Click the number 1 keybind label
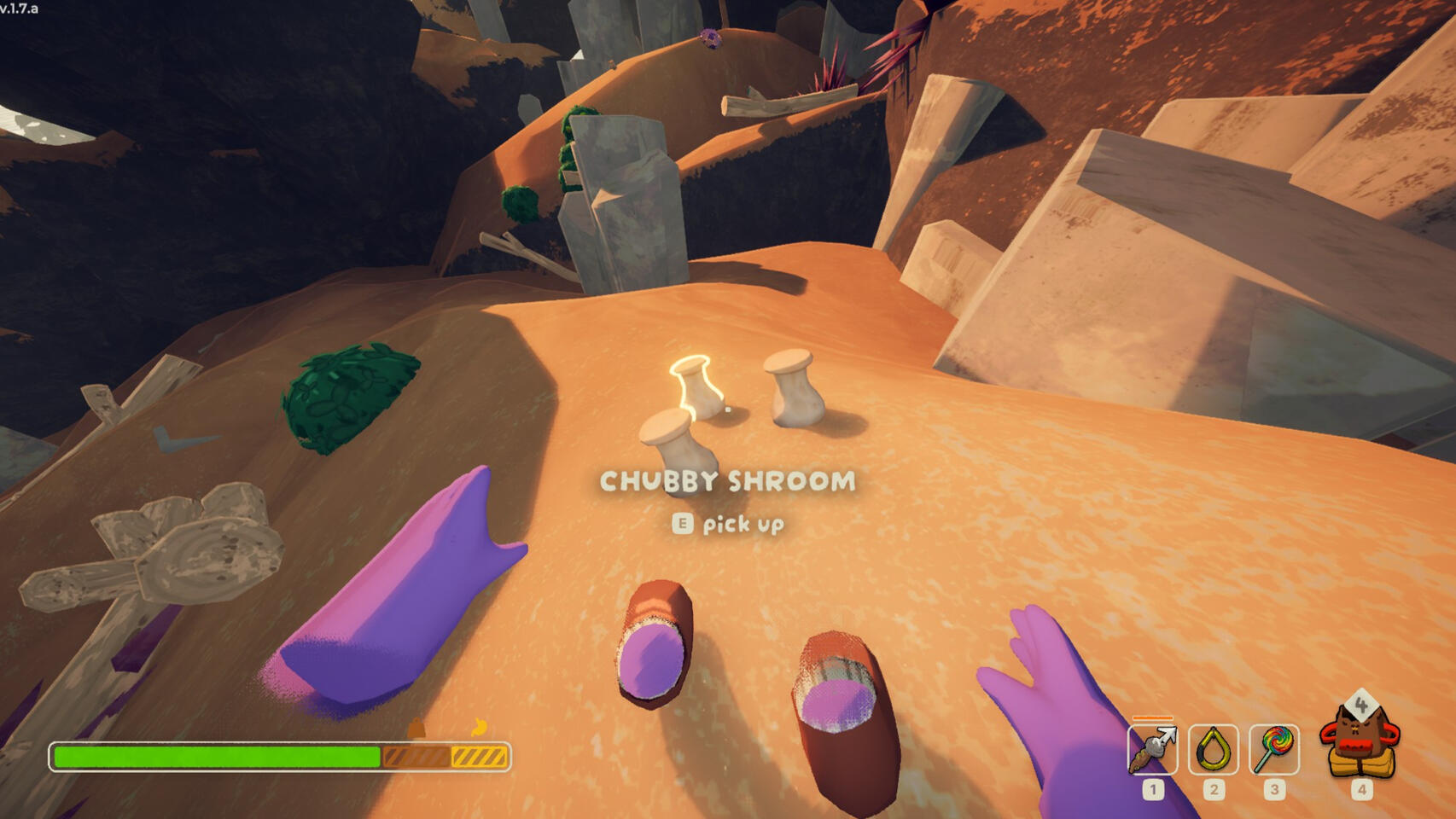This screenshot has width=1456, height=819. pyautogui.click(x=1152, y=789)
